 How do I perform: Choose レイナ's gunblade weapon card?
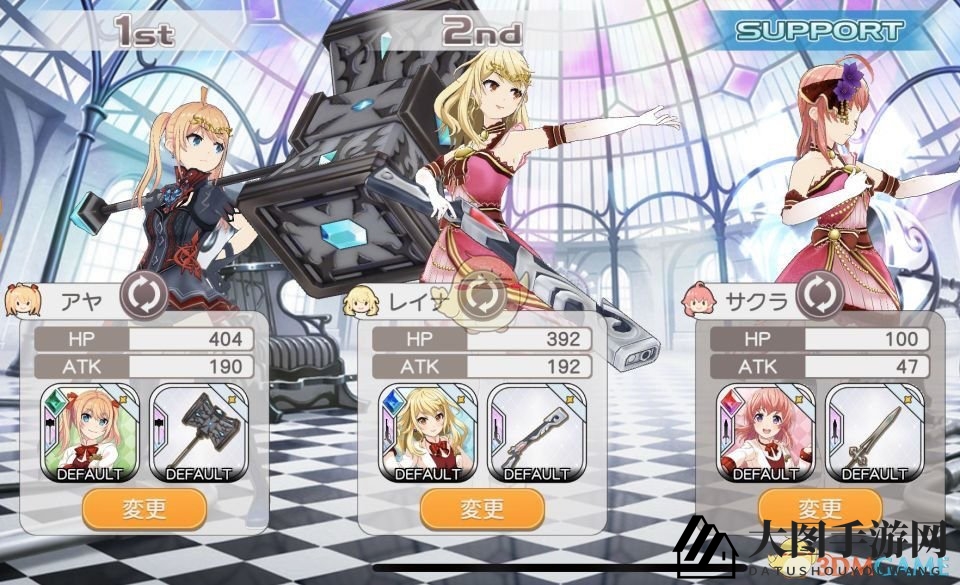point(536,432)
